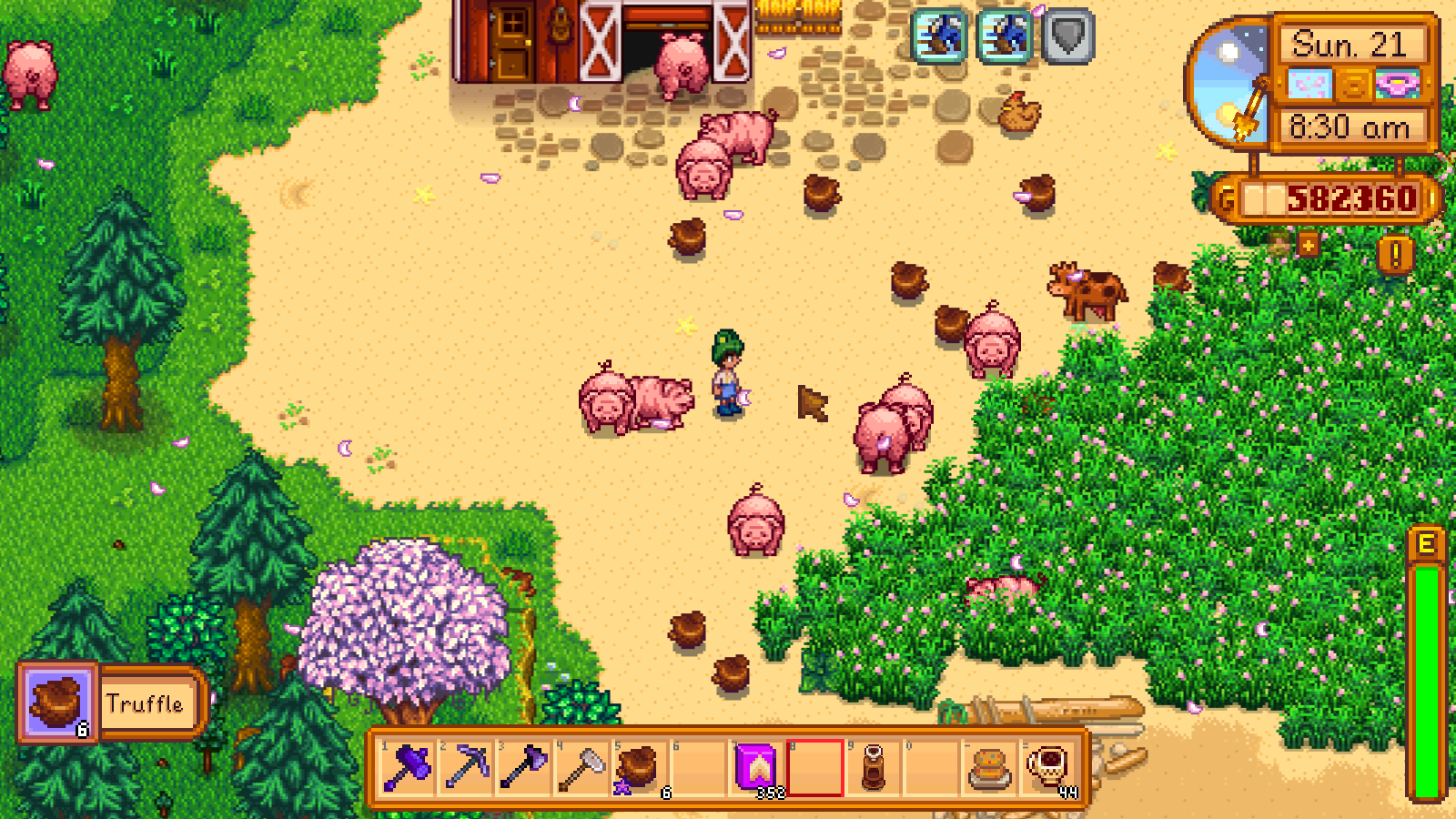
Task: Click the second horse buff icon
Action: (x=1002, y=36)
